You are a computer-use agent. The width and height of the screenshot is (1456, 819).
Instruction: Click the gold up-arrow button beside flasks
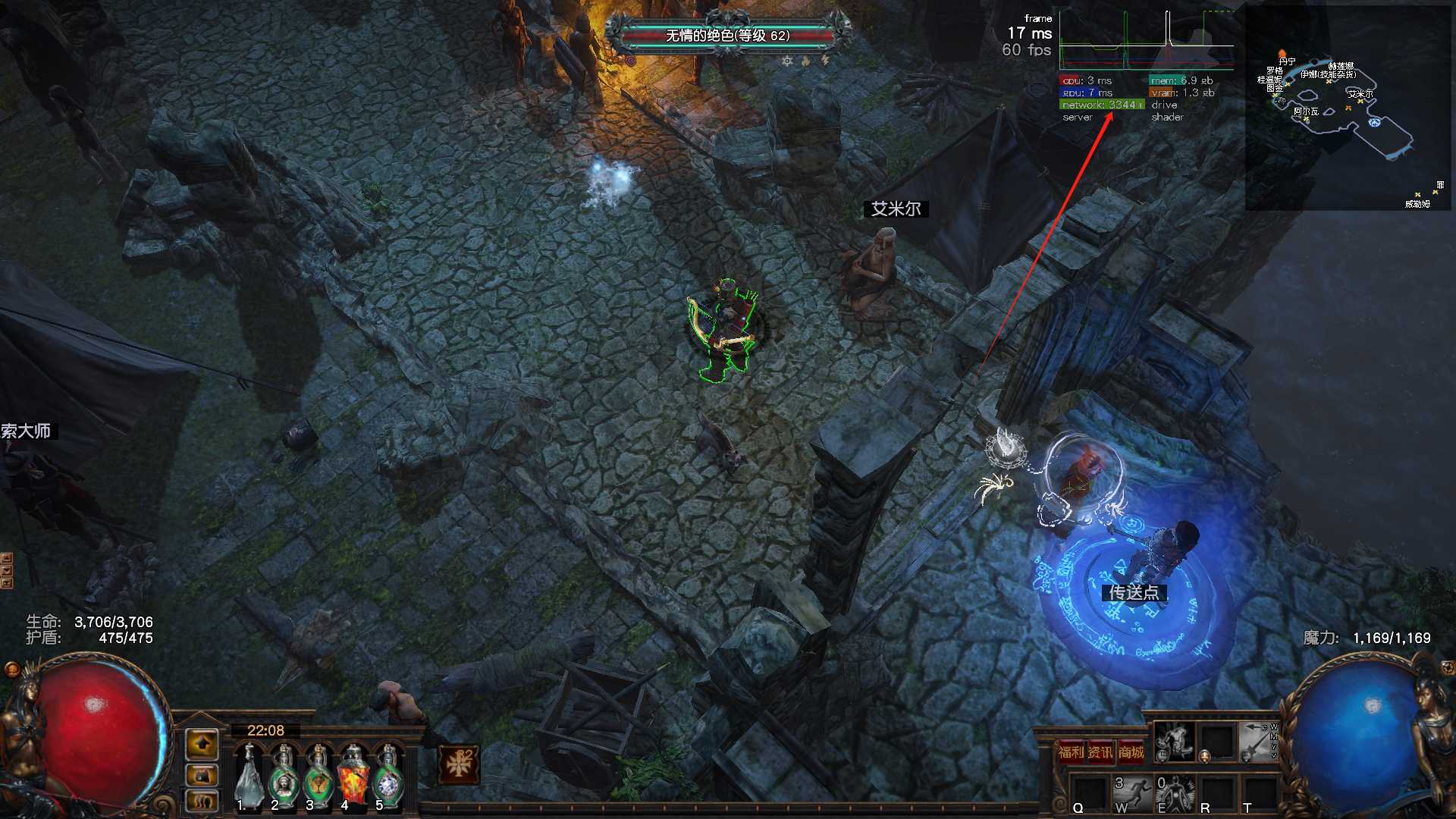point(202,745)
